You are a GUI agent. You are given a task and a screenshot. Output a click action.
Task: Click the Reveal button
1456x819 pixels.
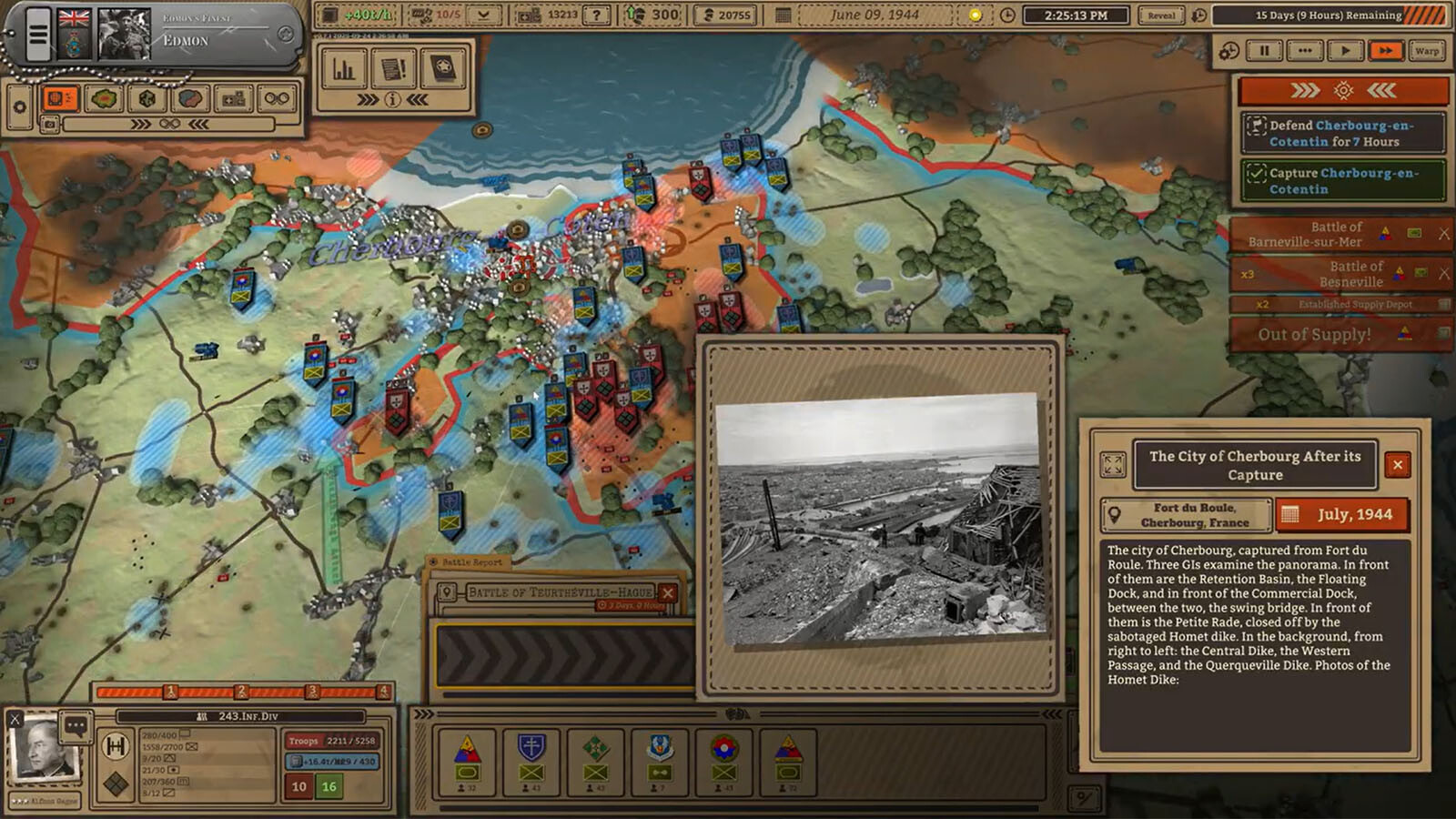click(x=1161, y=15)
